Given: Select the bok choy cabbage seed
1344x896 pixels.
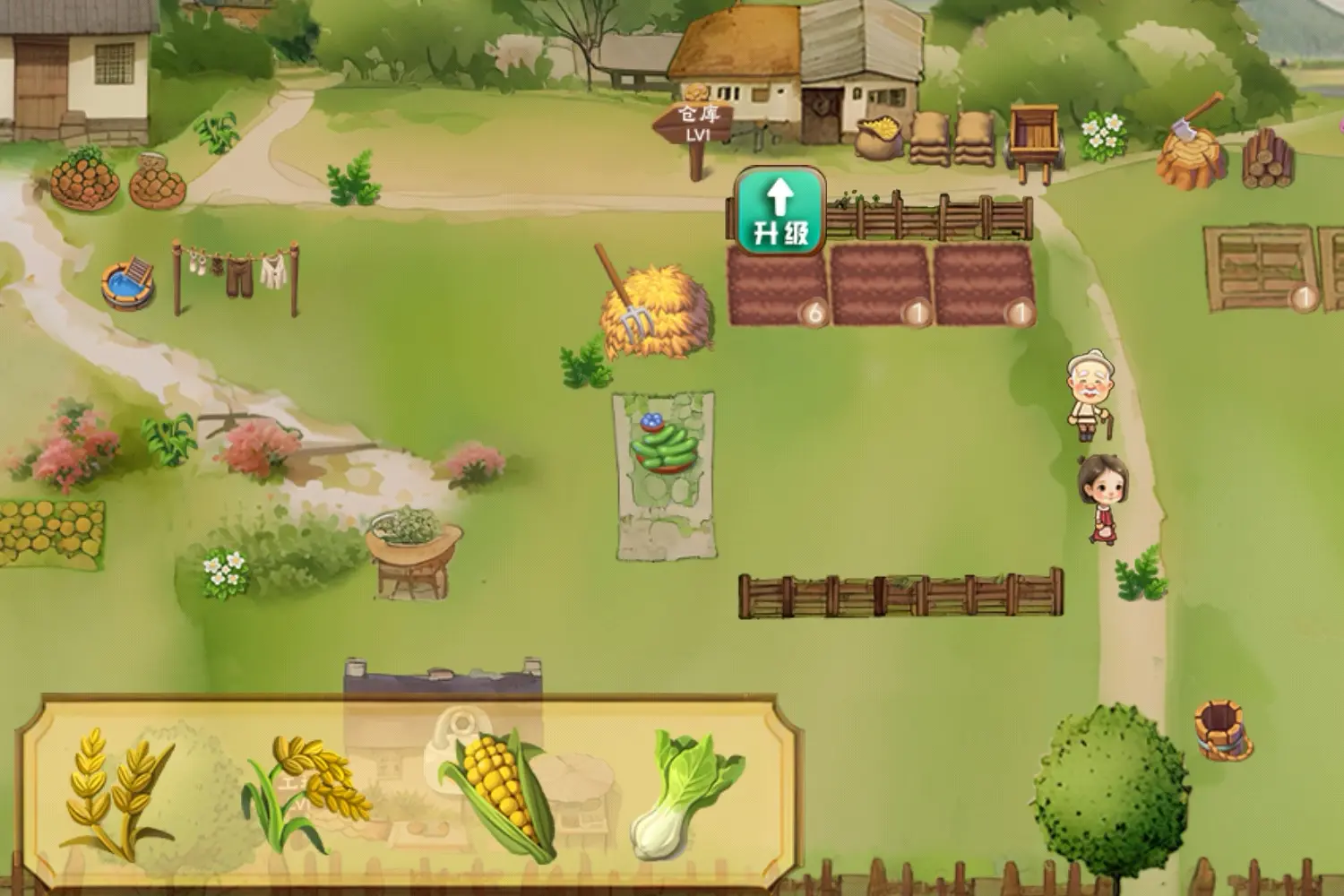Looking at the screenshot, I should click(685, 794).
